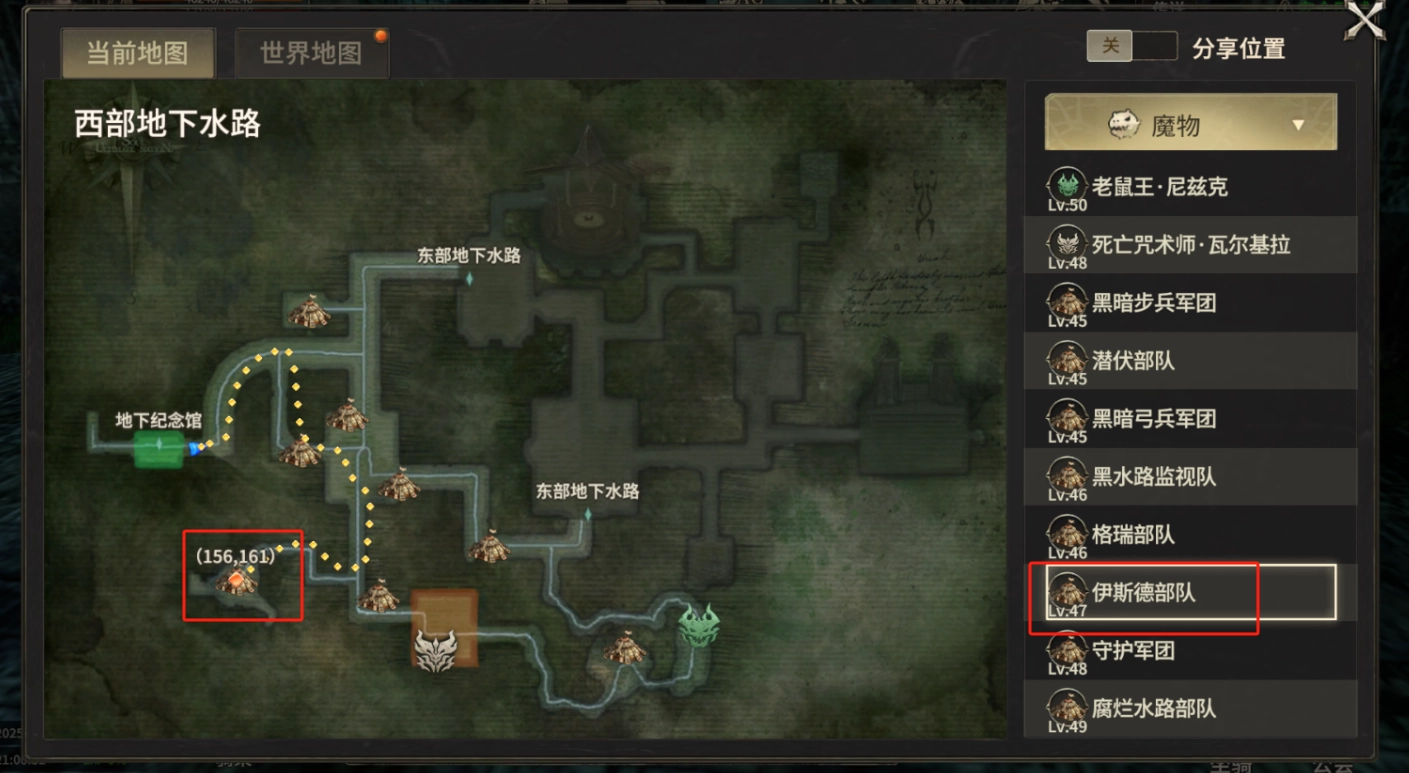Switch to the 世界地图 tab
Viewport: 1409px width, 773px height.
311,54
